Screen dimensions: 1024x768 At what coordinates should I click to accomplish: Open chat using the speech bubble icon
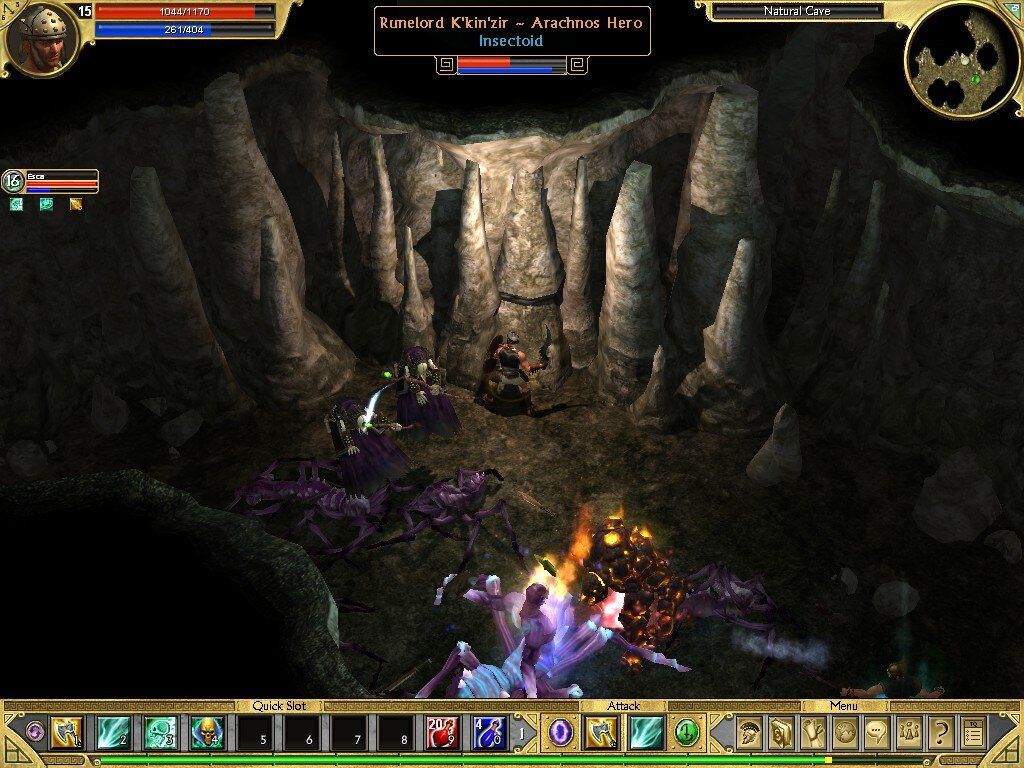pyautogui.click(x=877, y=733)
